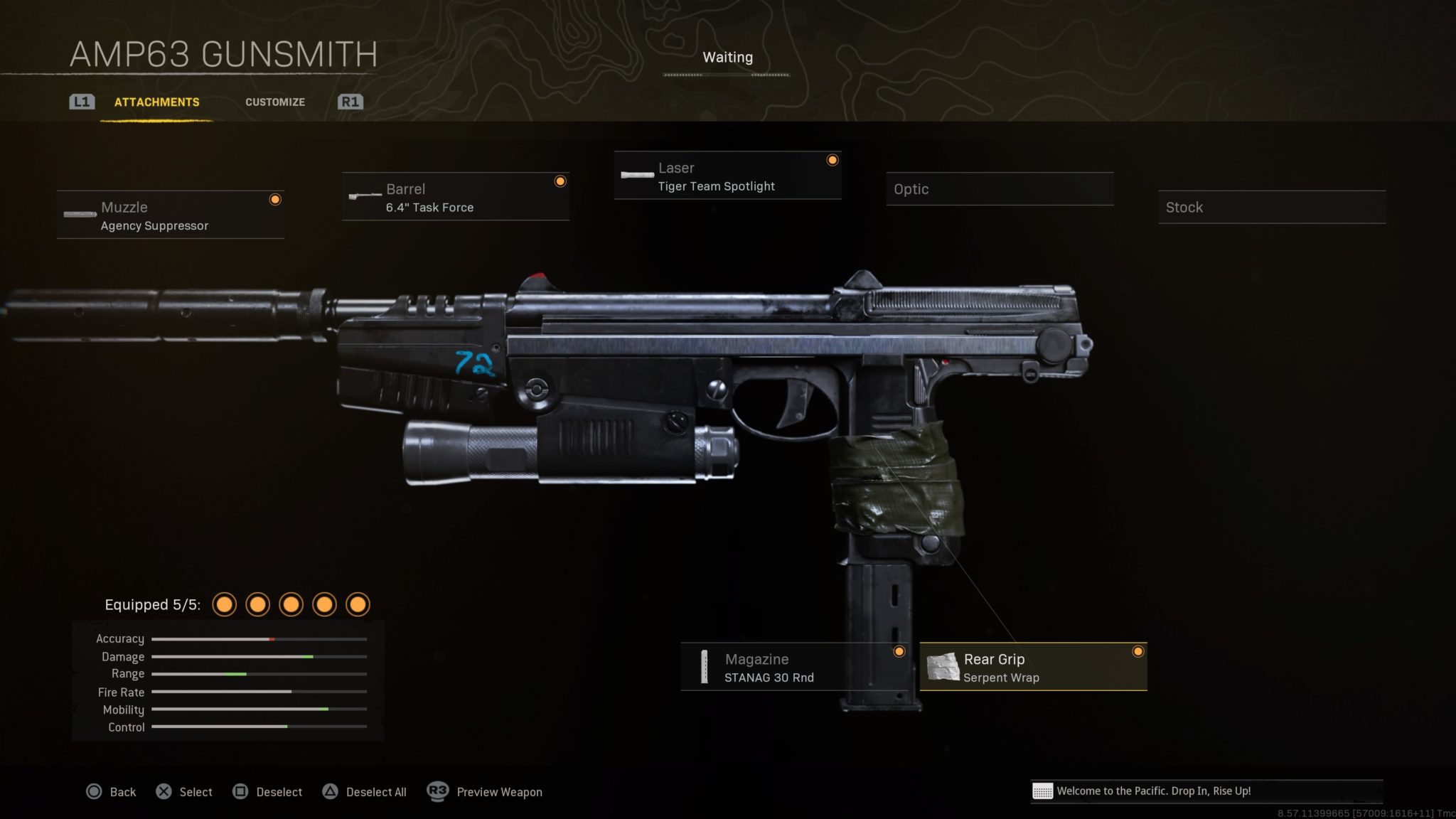Click the circle Back button icon

[93, 791]
